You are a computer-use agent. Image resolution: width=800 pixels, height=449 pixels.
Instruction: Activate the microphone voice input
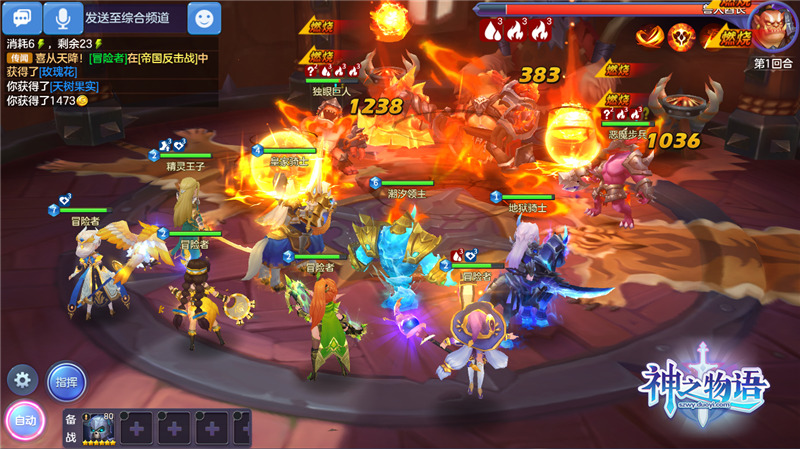click(63, 17)
